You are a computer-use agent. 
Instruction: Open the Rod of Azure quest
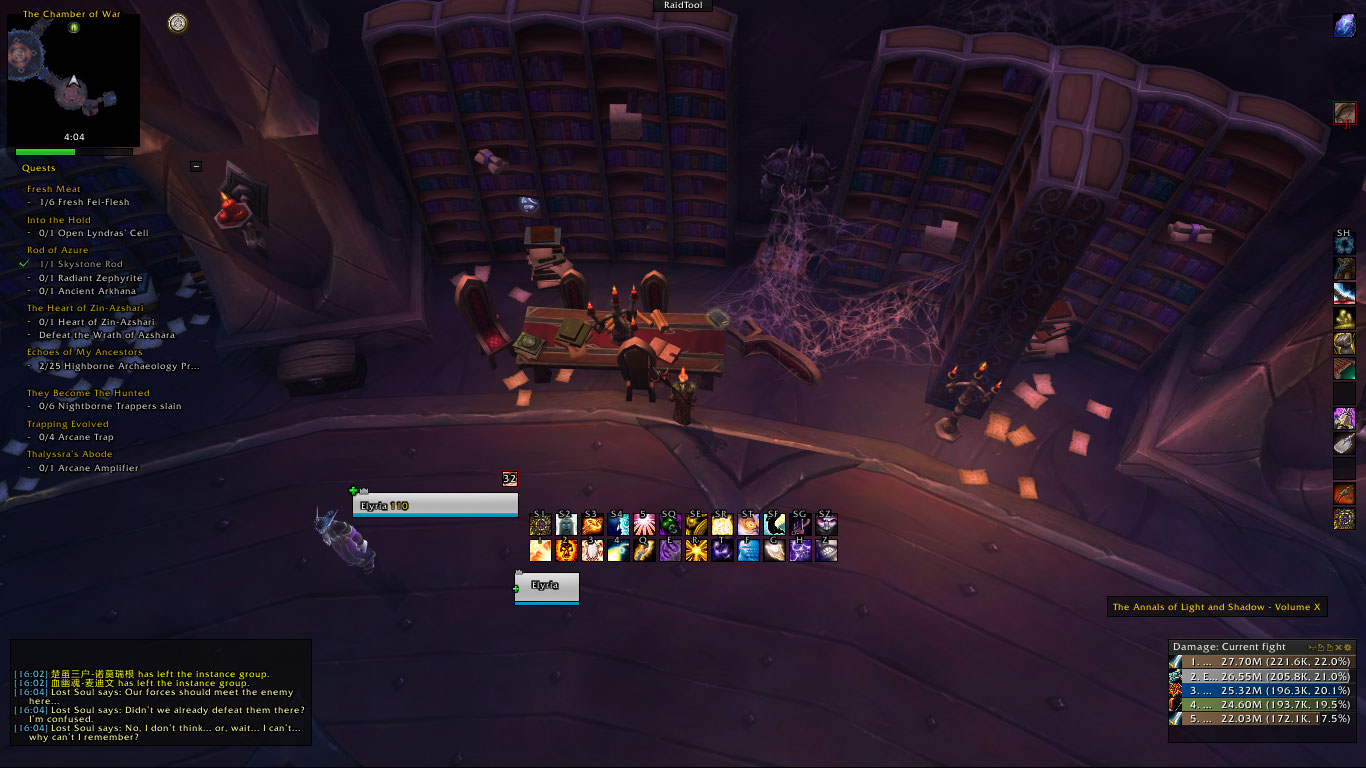58,250
